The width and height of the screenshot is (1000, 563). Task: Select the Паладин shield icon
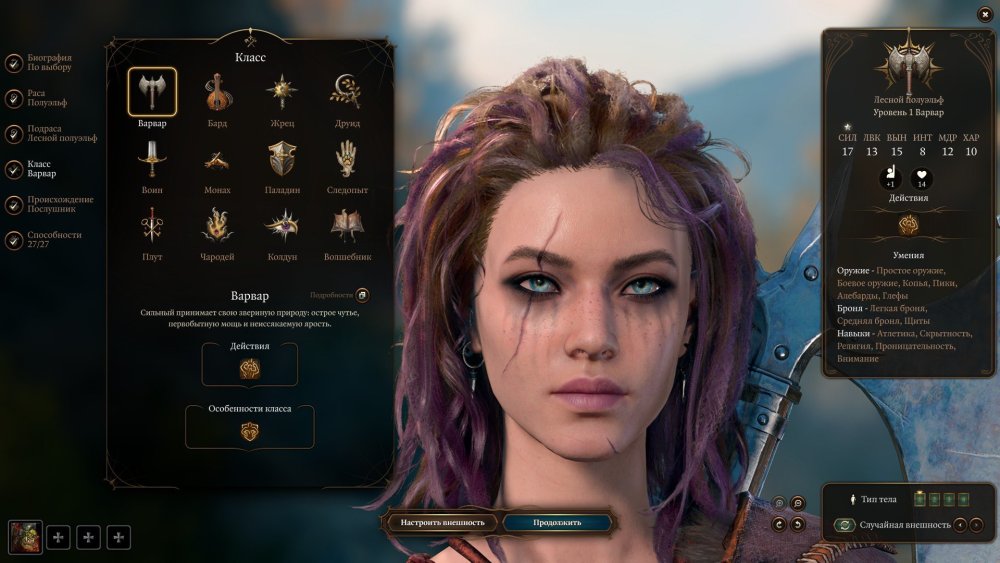pyautogui.click(x=281, y=160)
